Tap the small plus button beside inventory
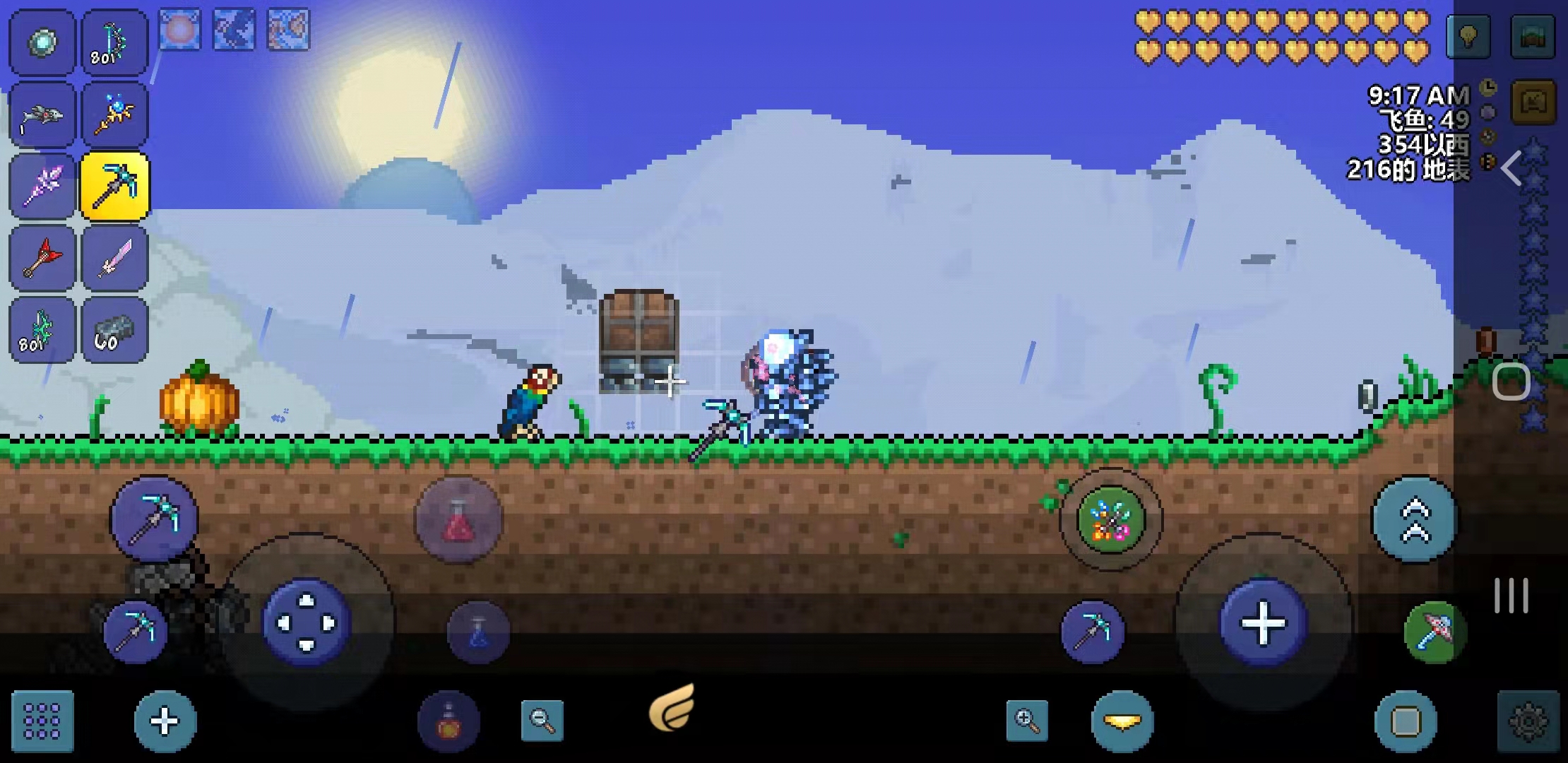The image size is (1568, 763). click(165, 721)
